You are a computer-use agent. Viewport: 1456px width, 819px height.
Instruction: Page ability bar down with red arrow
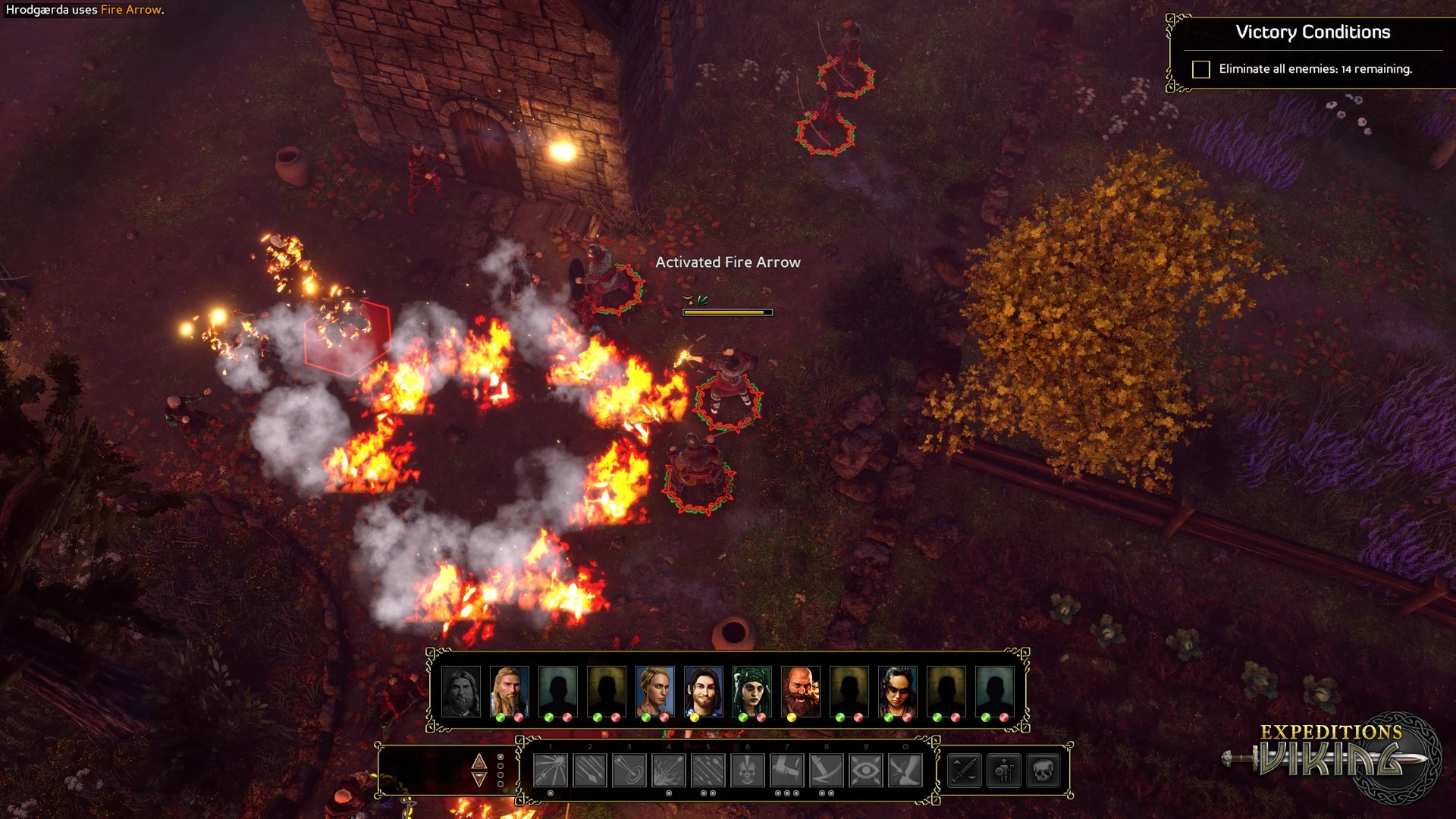click(x=479, y=780)
